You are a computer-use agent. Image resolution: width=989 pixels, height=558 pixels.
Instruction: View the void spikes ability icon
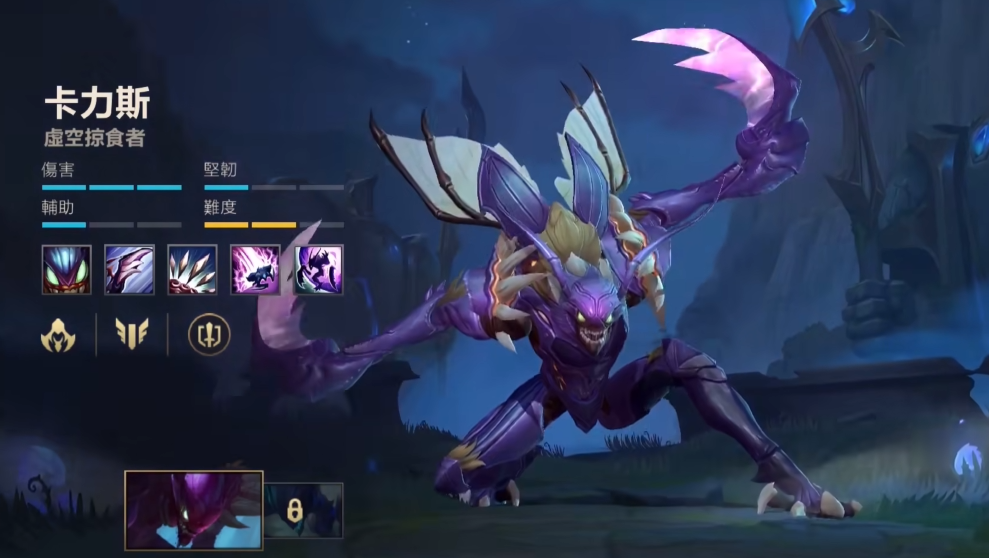tap(193, 269)
